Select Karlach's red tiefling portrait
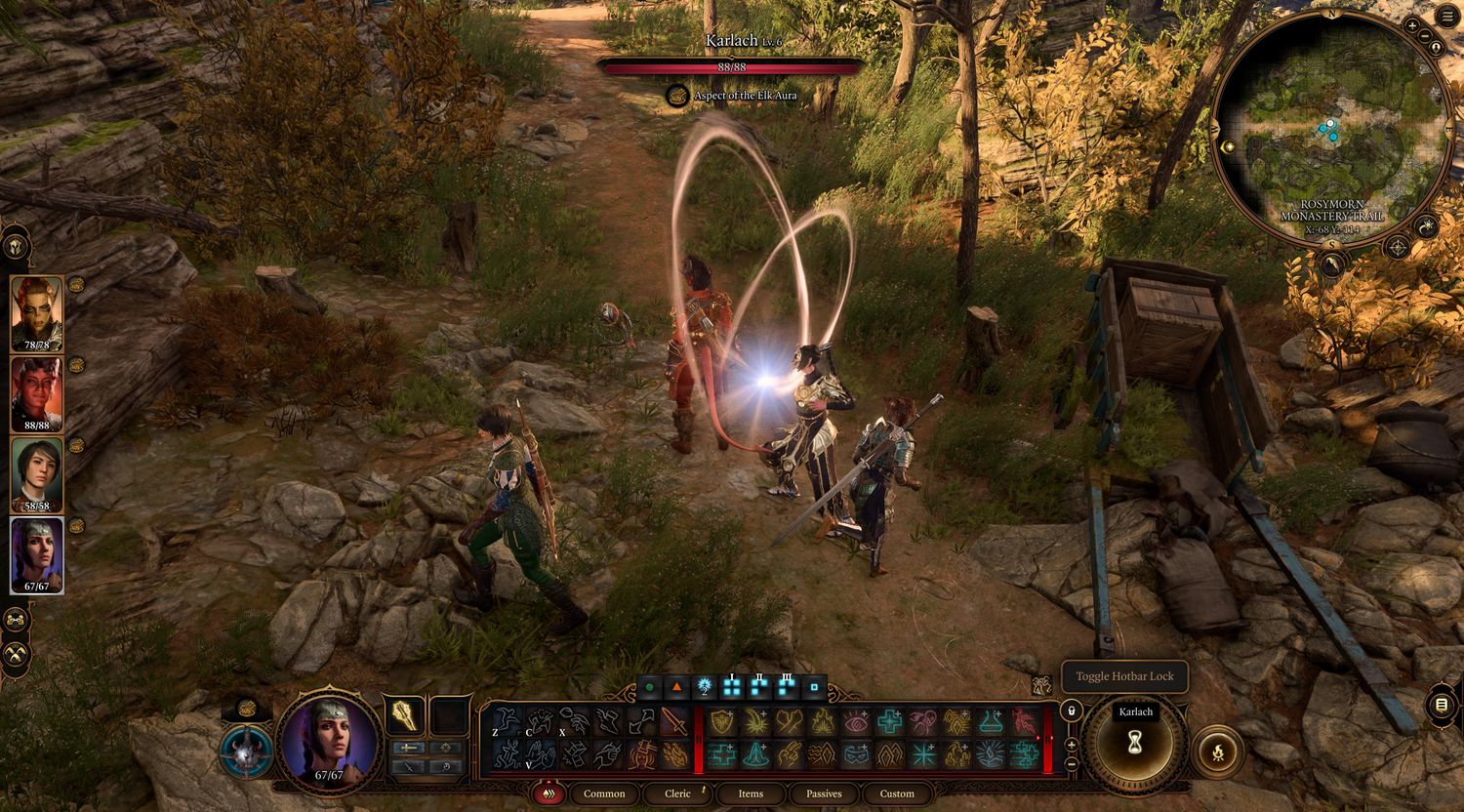This screenshot has height=812, width=1464. point(37,393)
